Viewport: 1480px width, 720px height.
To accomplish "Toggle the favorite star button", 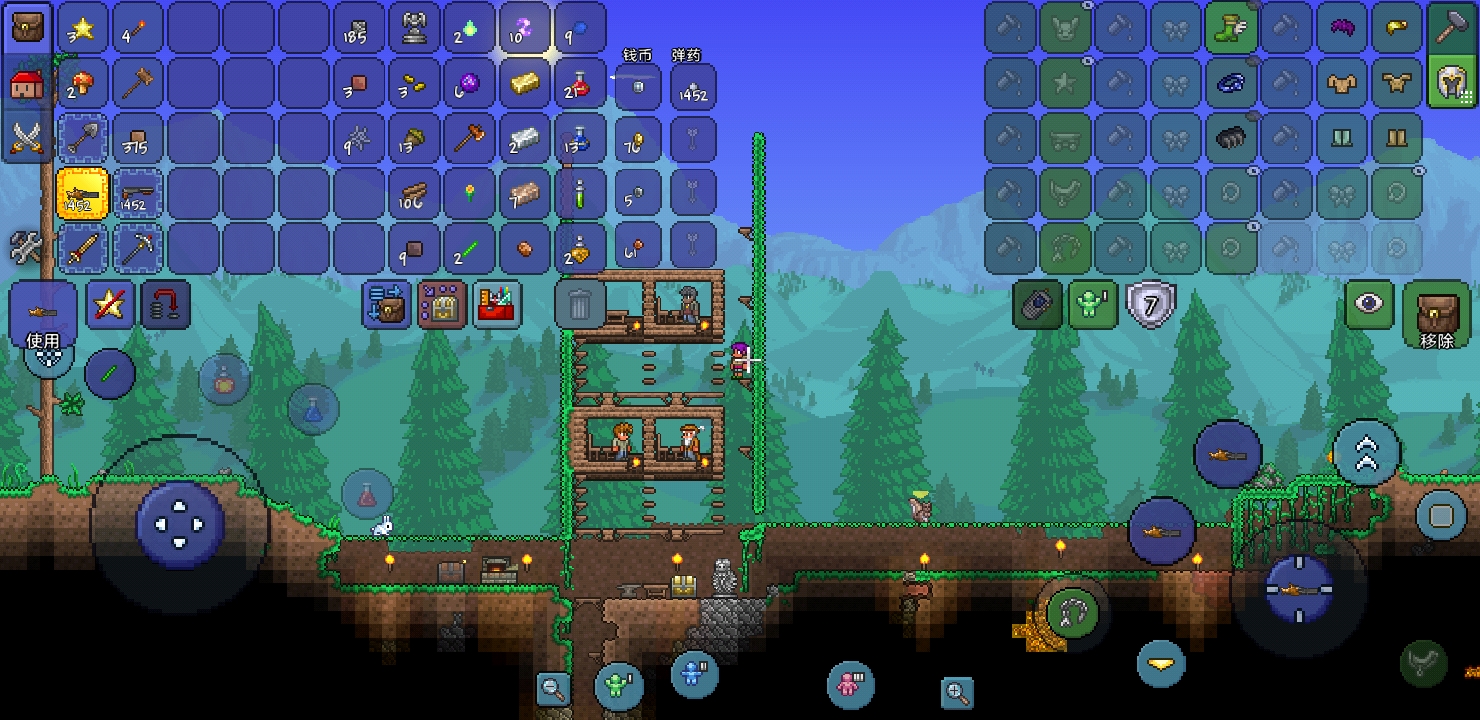I will tap(111, 305).
